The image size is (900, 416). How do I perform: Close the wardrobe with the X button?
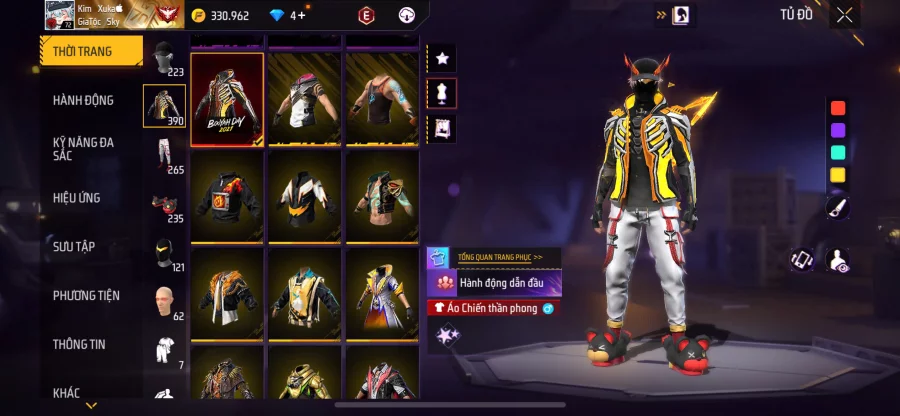(845, 15)
